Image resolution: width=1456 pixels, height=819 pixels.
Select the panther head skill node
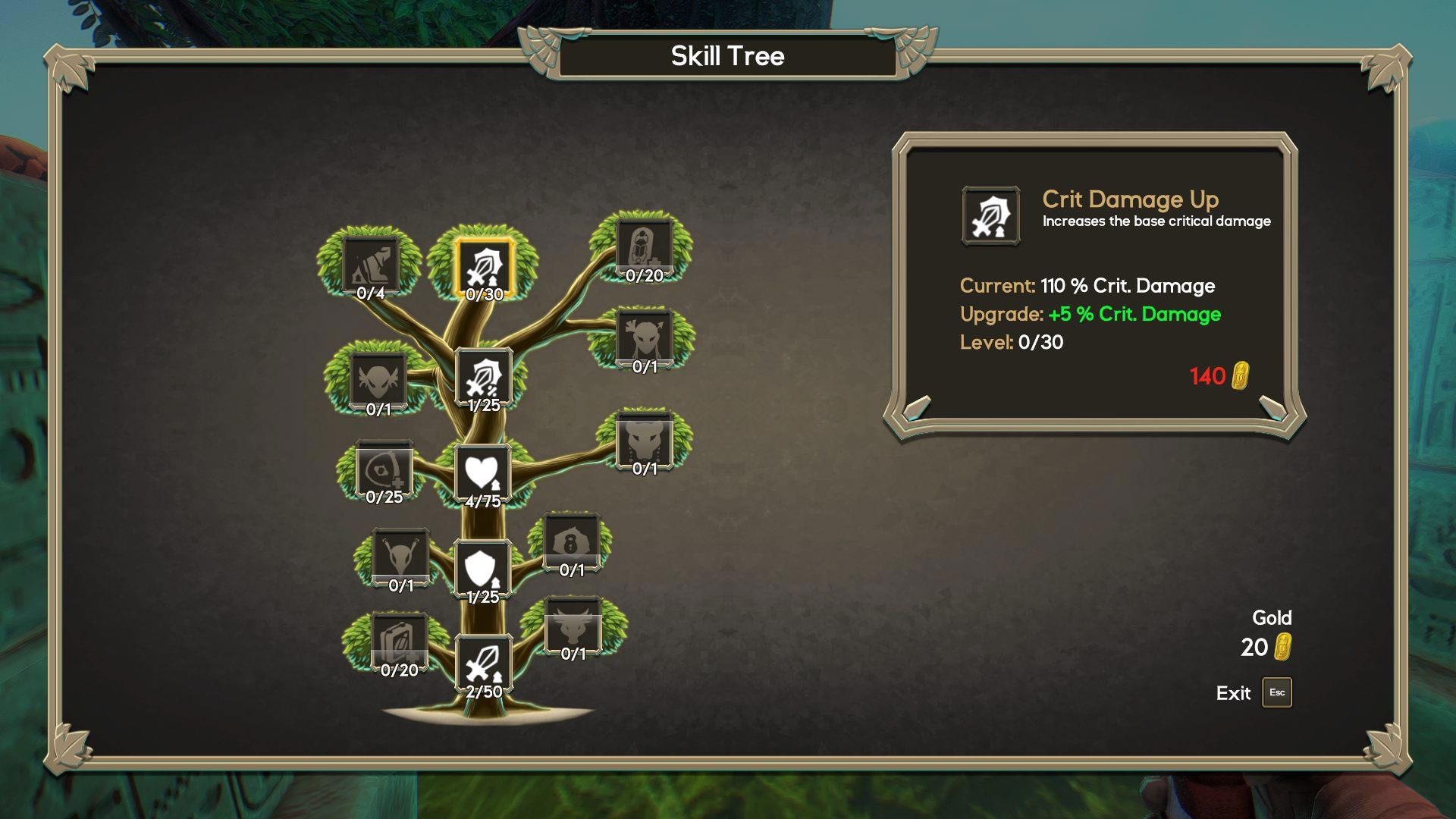(645, 441)
